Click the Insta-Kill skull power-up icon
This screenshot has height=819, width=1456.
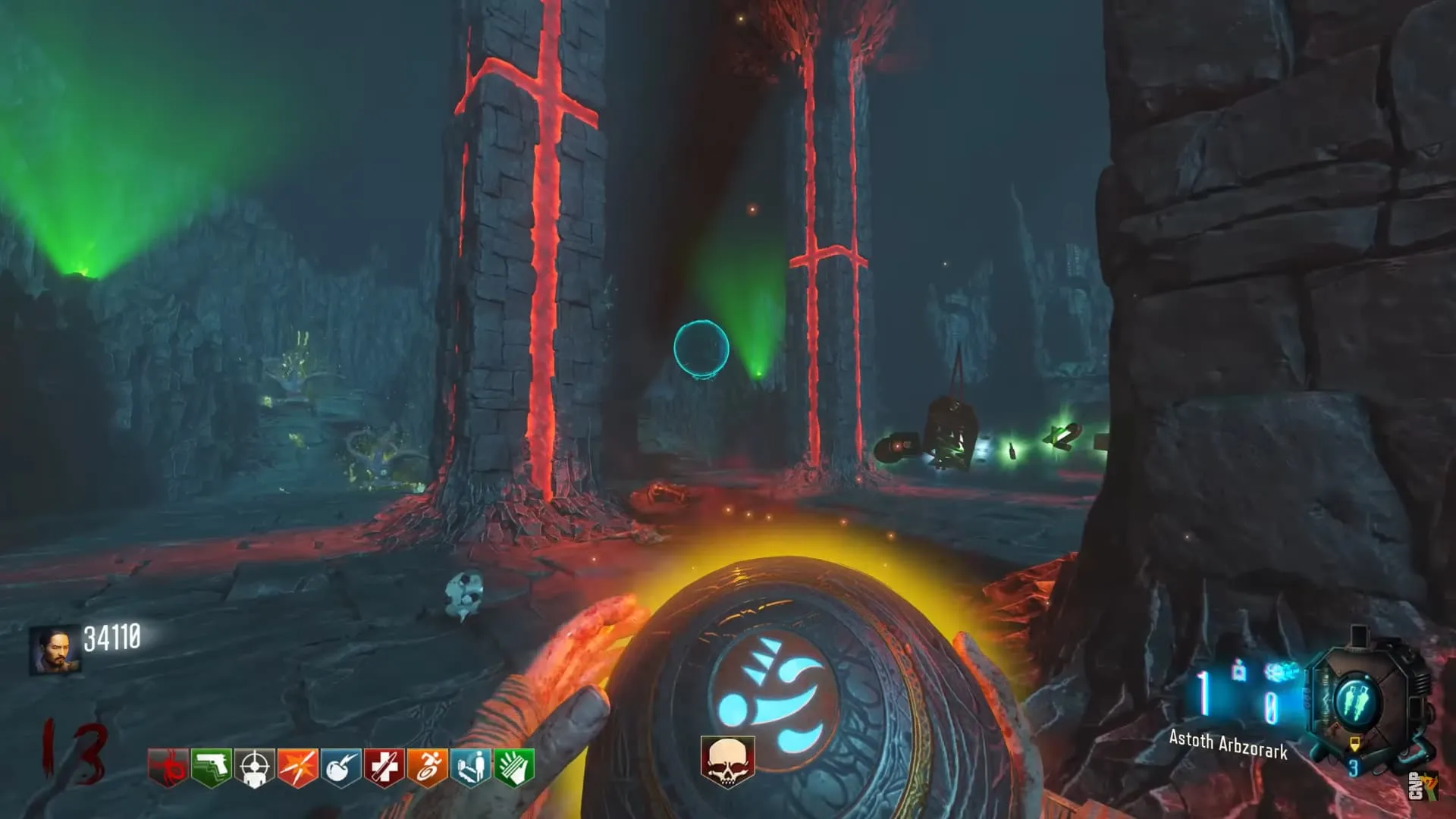click(x=727, y=761)
